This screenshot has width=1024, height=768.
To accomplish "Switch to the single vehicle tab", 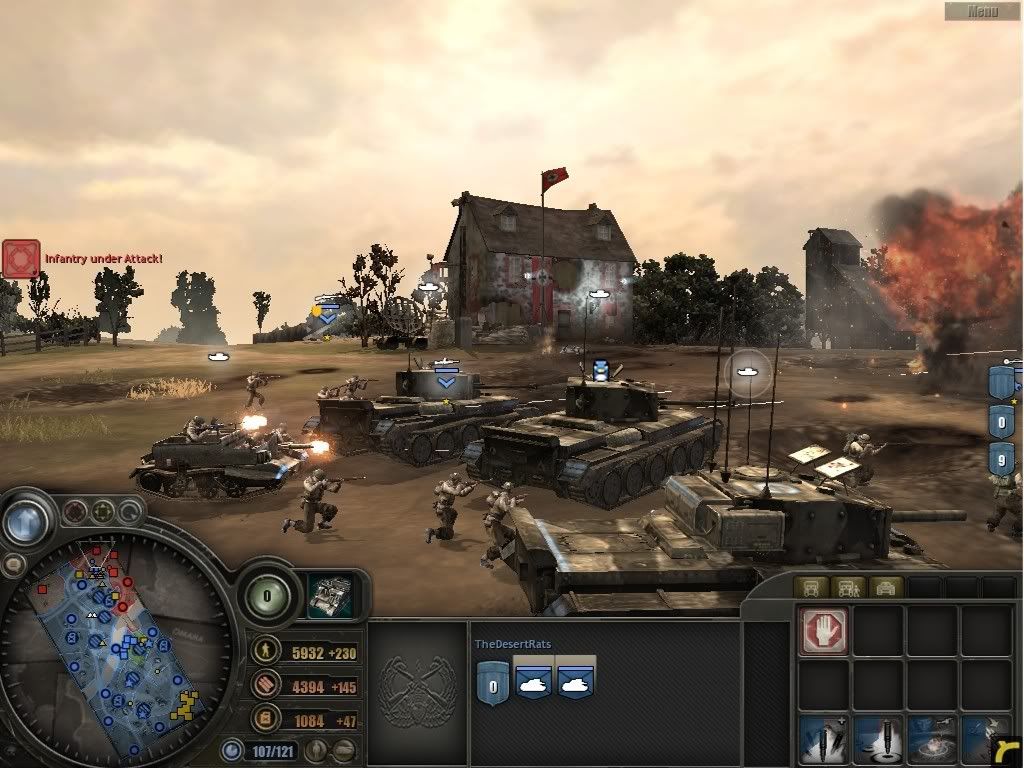I will 811,587.
